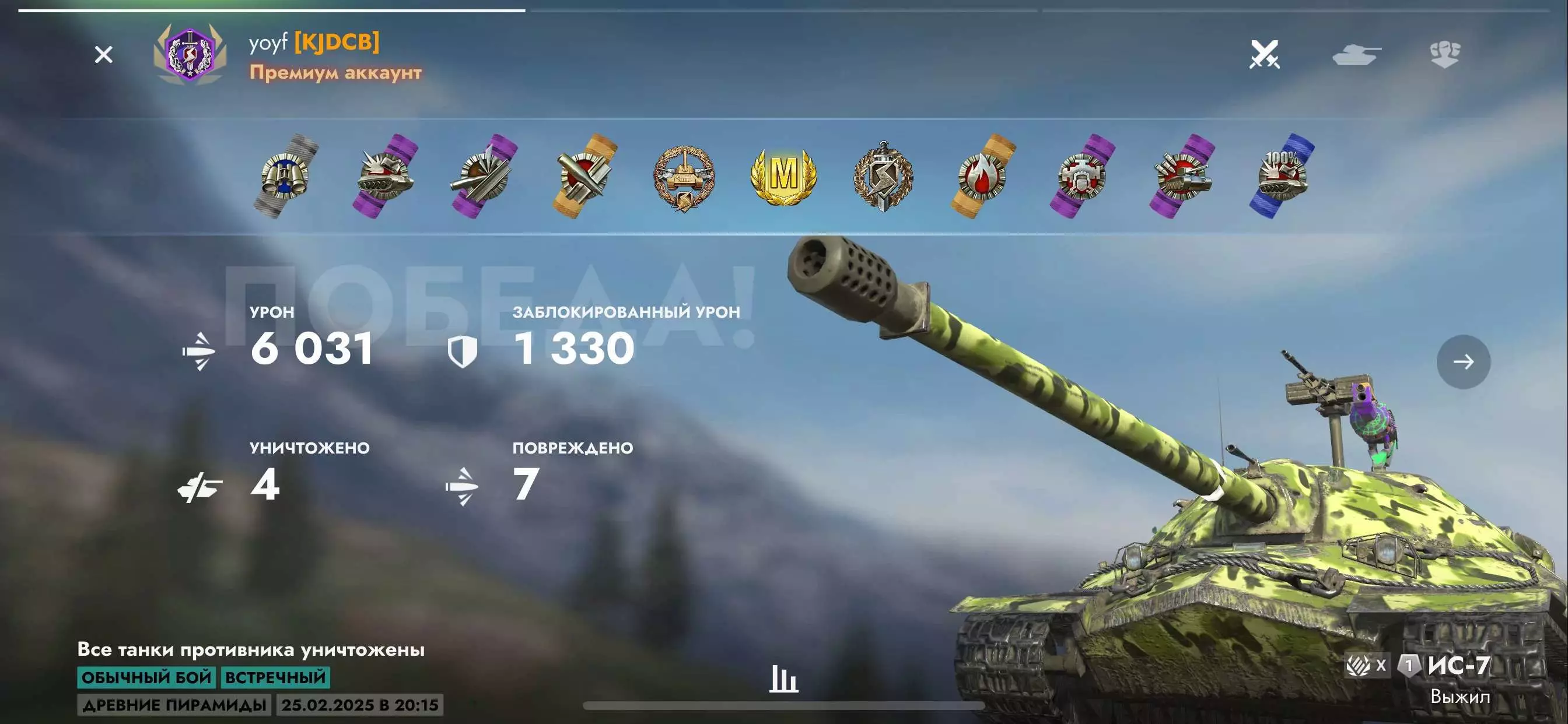1568x724 pixels.
Task: View the sword and shield wreath medal
Action: click(x=883, y=177)
